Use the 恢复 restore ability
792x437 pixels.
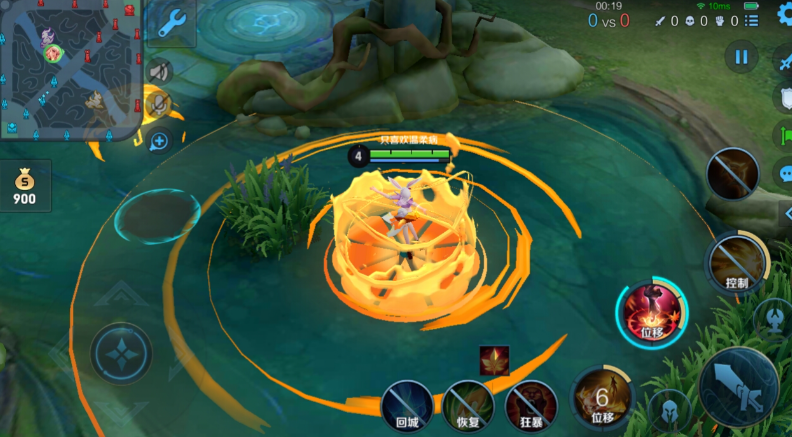point(468,405)
